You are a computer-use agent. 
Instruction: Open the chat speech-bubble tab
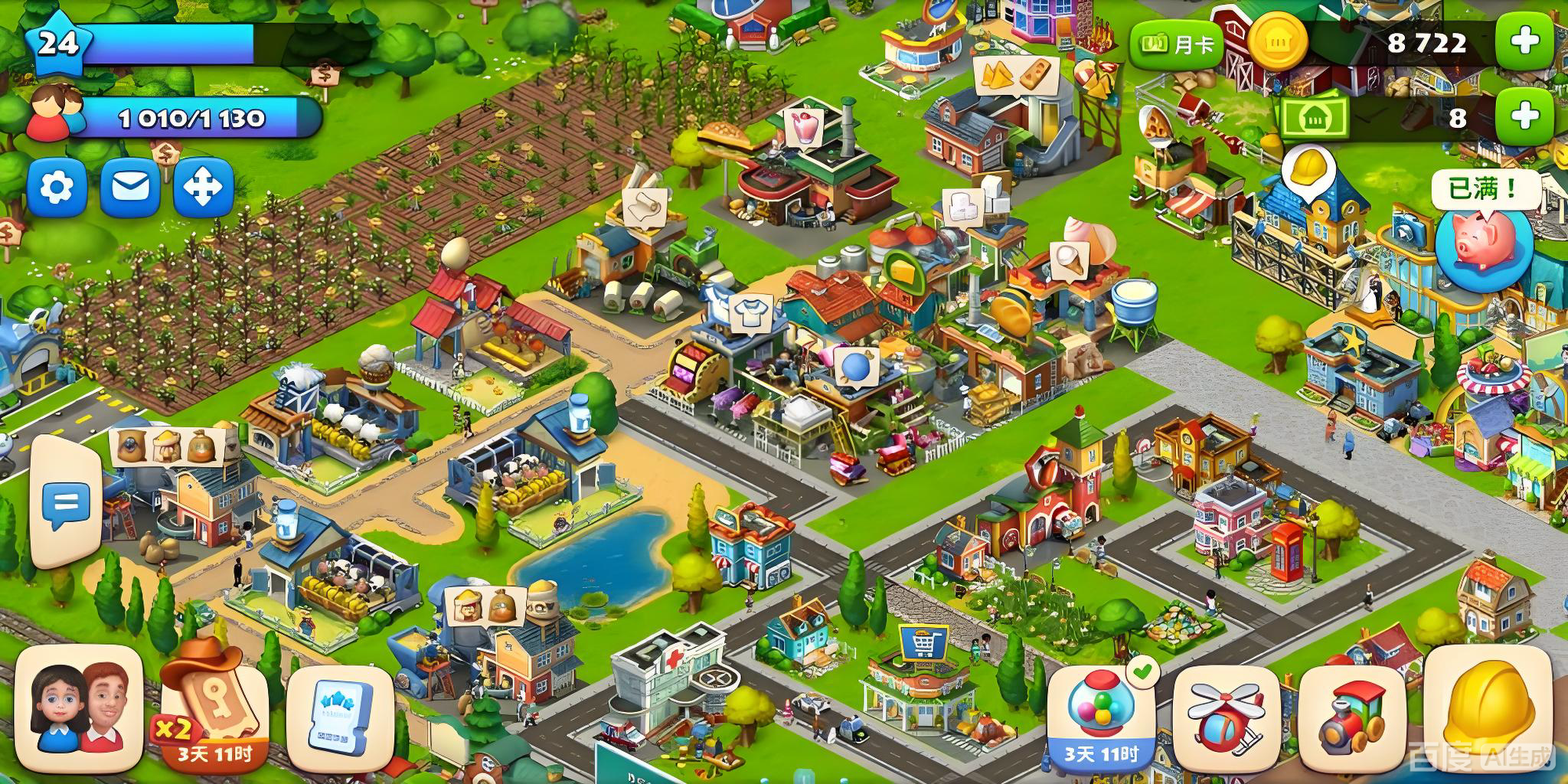tap(66, 503)
